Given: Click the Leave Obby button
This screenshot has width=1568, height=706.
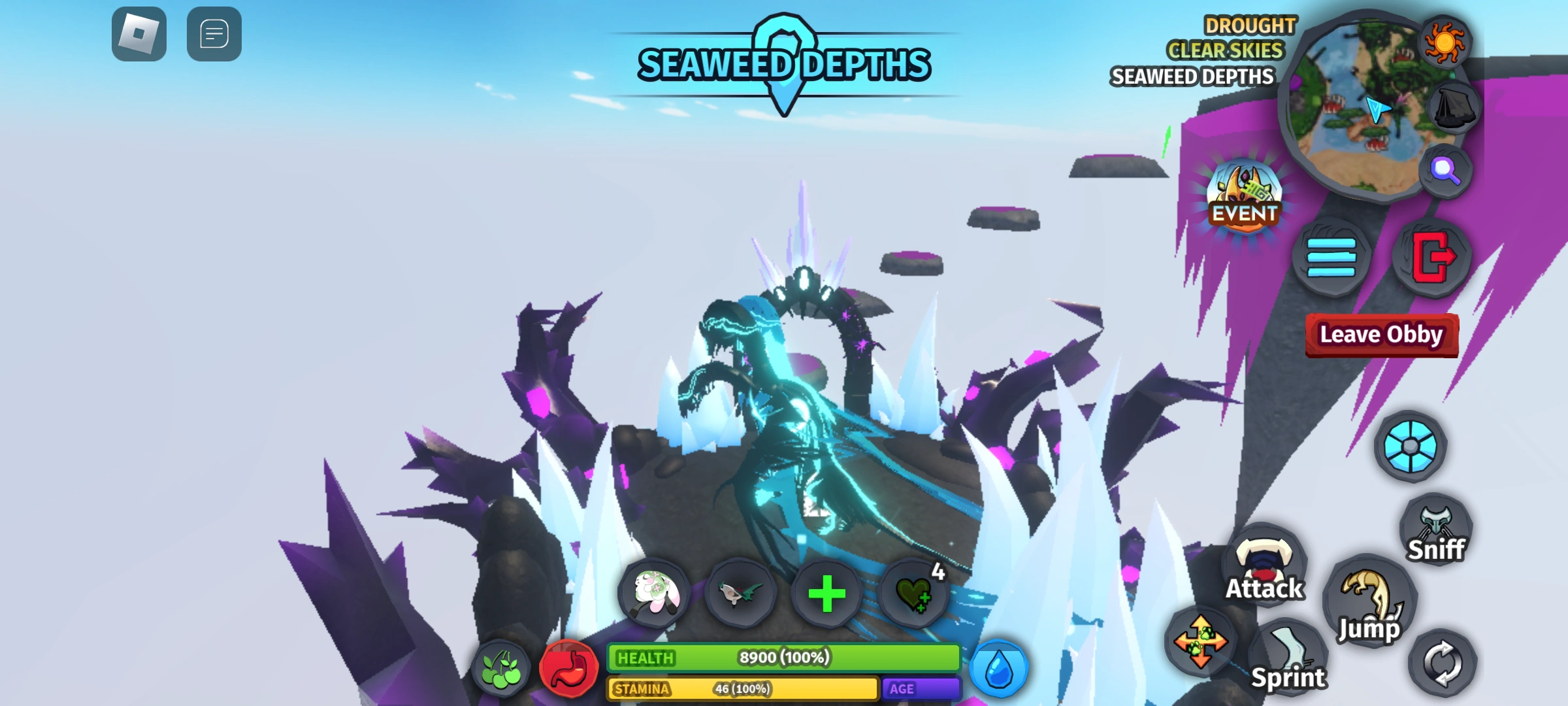Looking at the screenshot, I should (1381, 334).
